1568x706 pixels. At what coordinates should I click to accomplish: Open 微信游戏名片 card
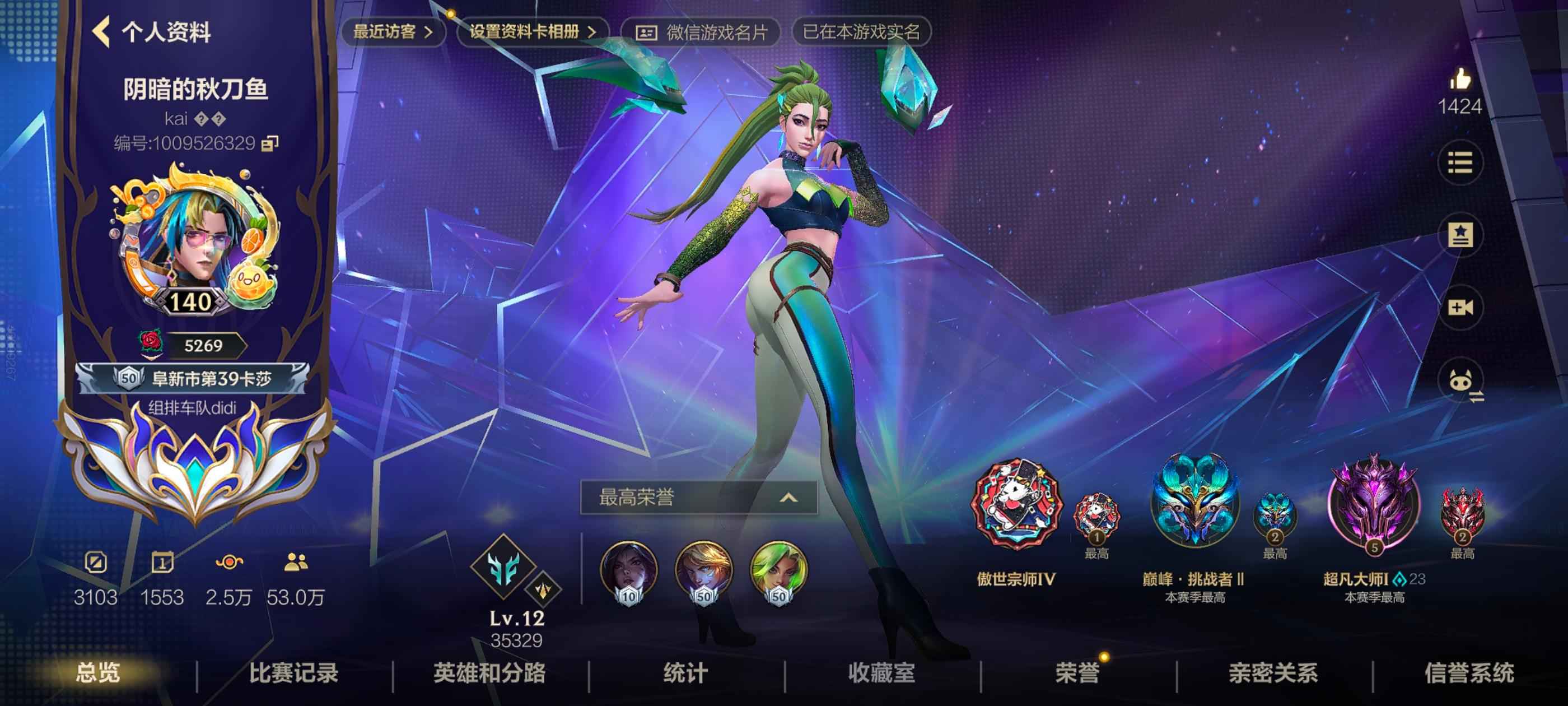[701, 32]
